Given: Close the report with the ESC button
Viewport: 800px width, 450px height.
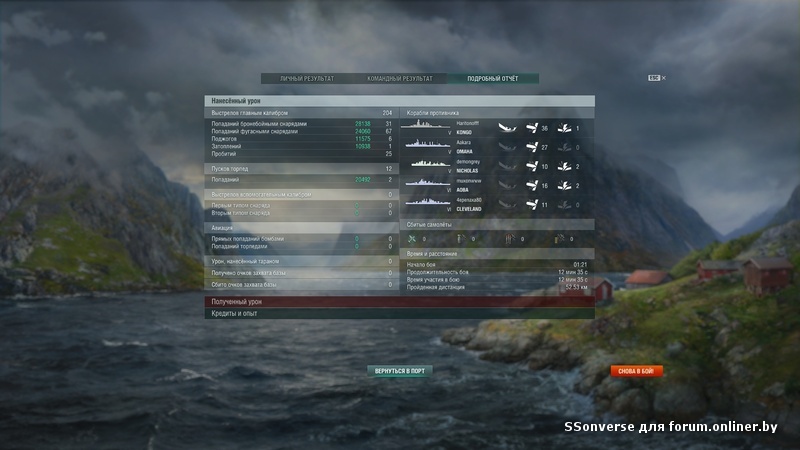Looking at the screenshot, I should click(655, 77).
